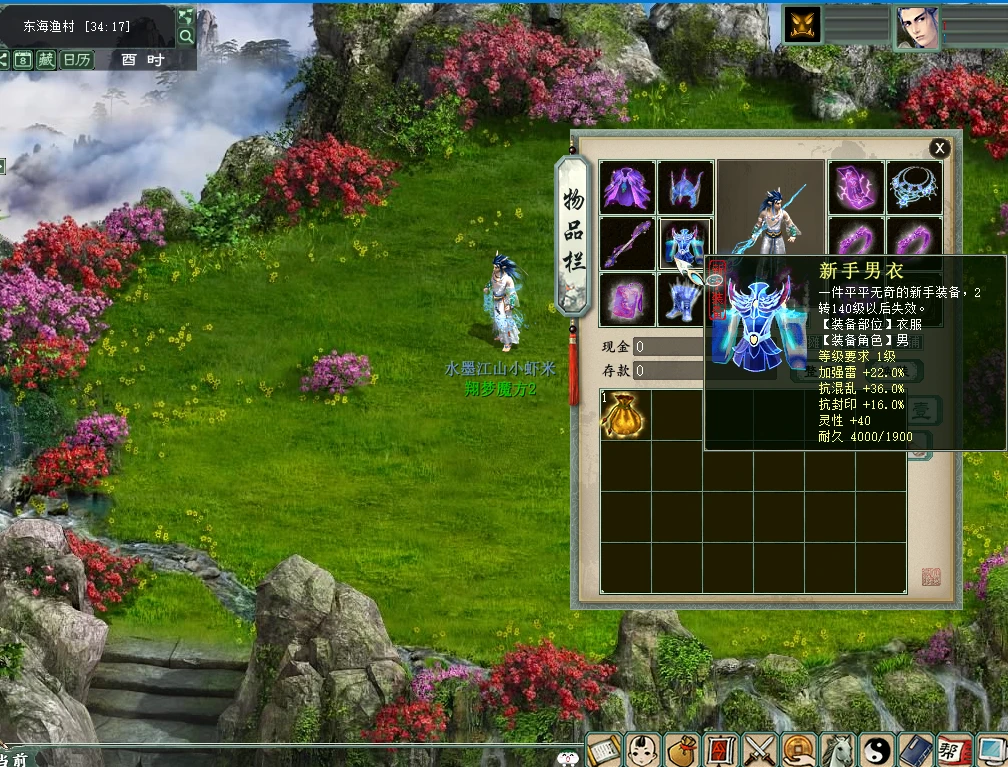1008x767 pixels.
Task: Open the 帮 guild icon
Action: (x=953, y=749)
